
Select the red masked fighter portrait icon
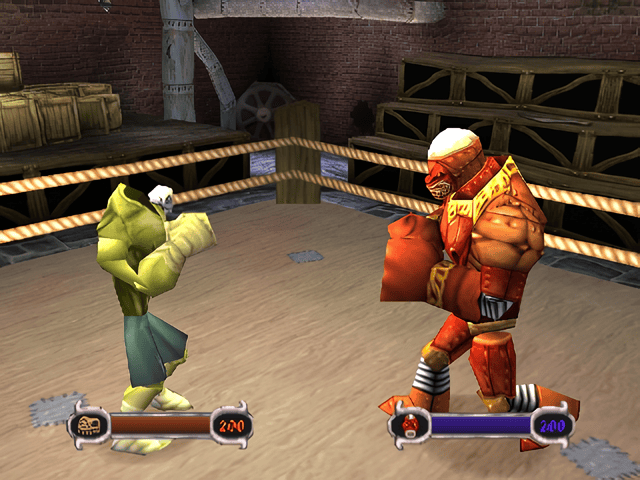pyautogui.click(x=409, y=426)
